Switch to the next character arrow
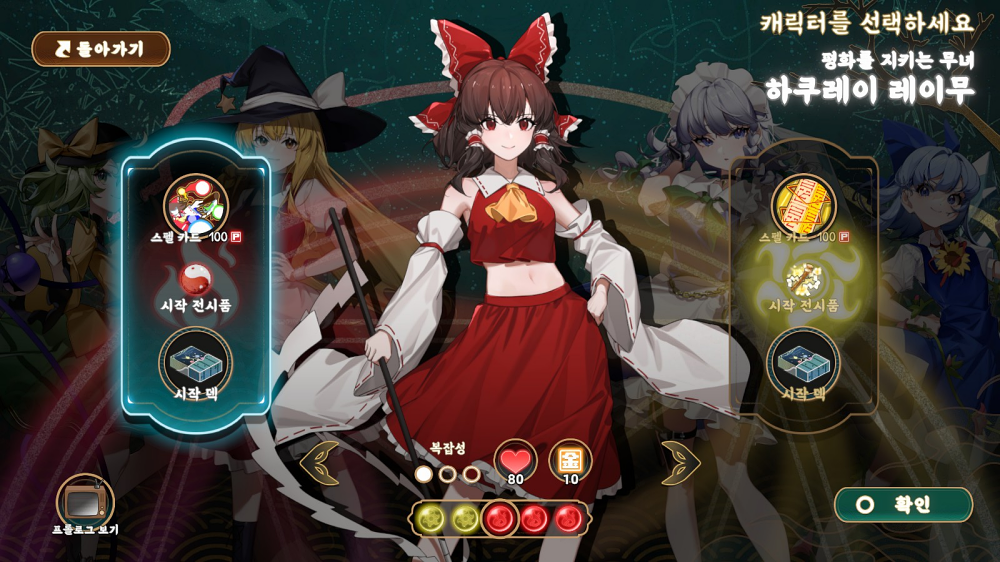This screenshot has width=1000, height=562. (680, 463)
